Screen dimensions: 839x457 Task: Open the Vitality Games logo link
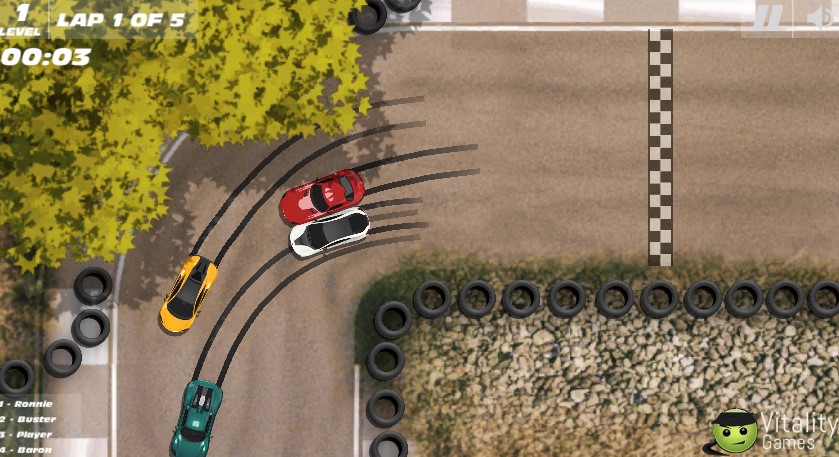[x=775, y=431]
